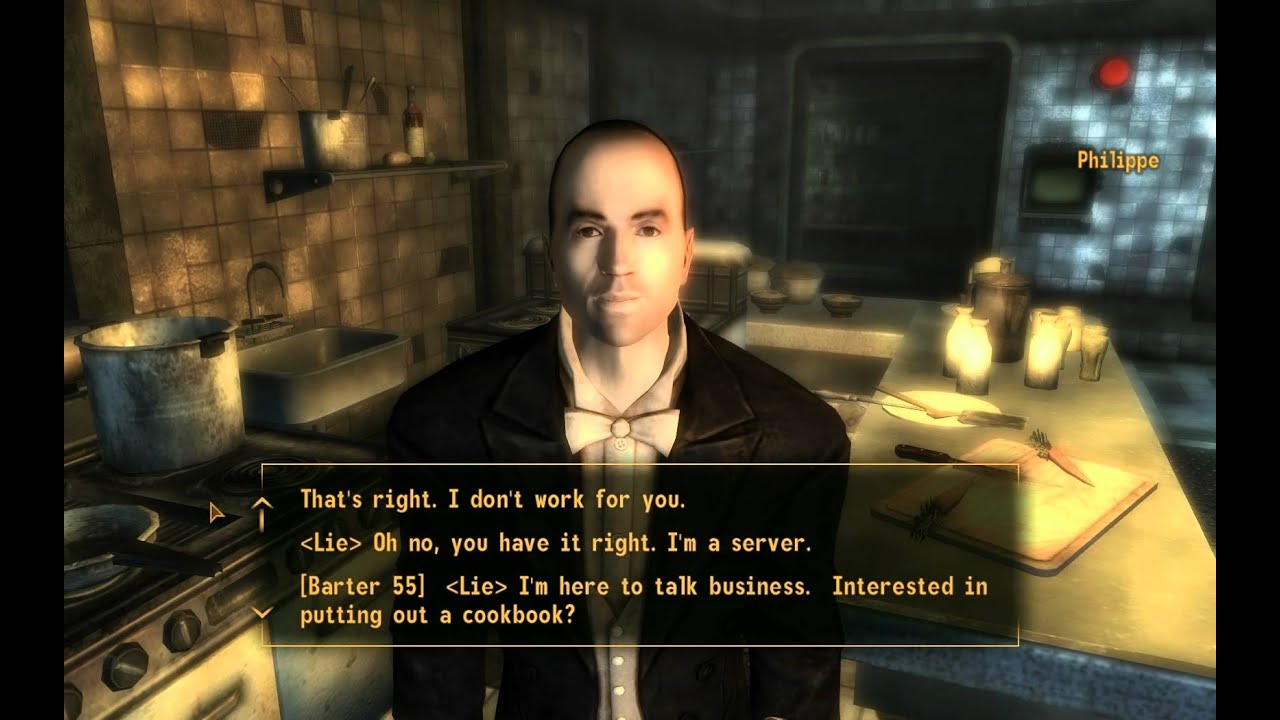Click the dialogue scroll-down arrow
This screenshot has width=1280, height=720.
[x=262, y=612]
